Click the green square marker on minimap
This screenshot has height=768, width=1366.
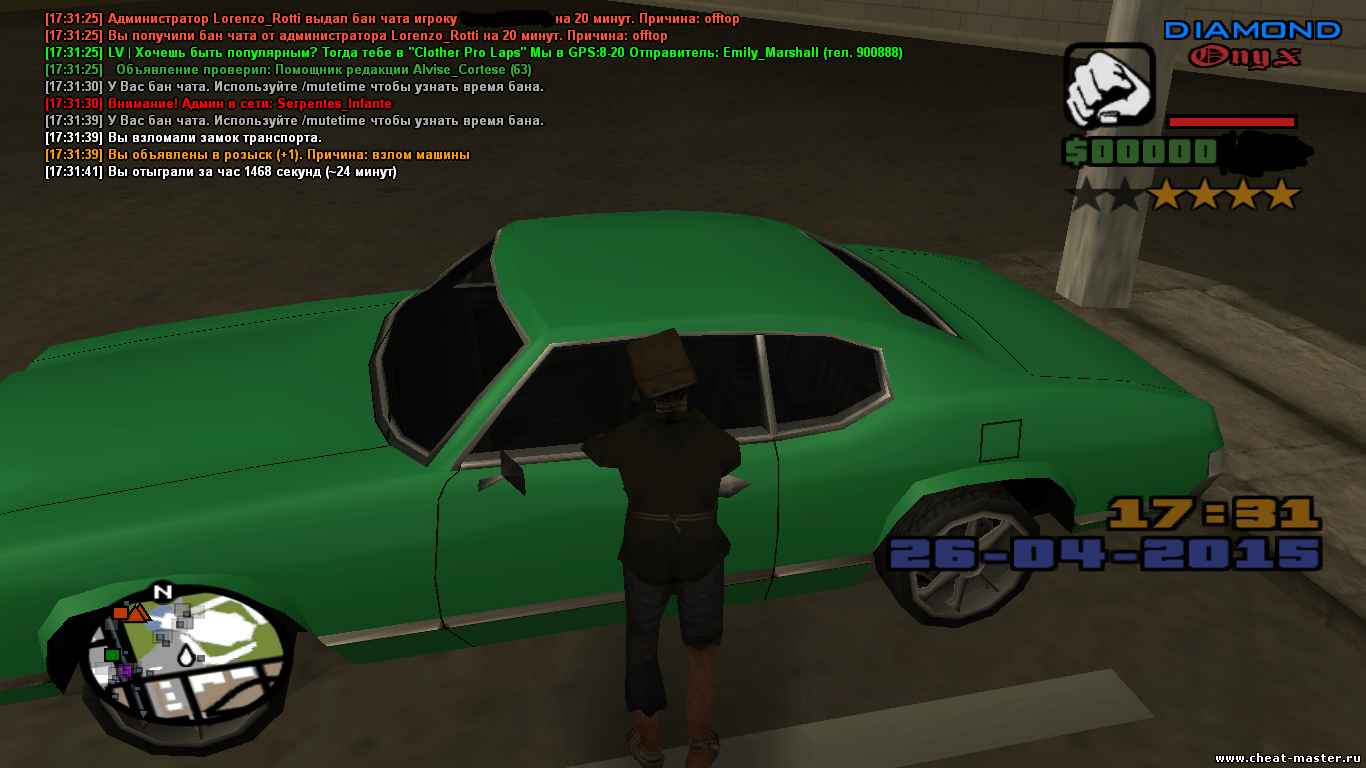112,654
